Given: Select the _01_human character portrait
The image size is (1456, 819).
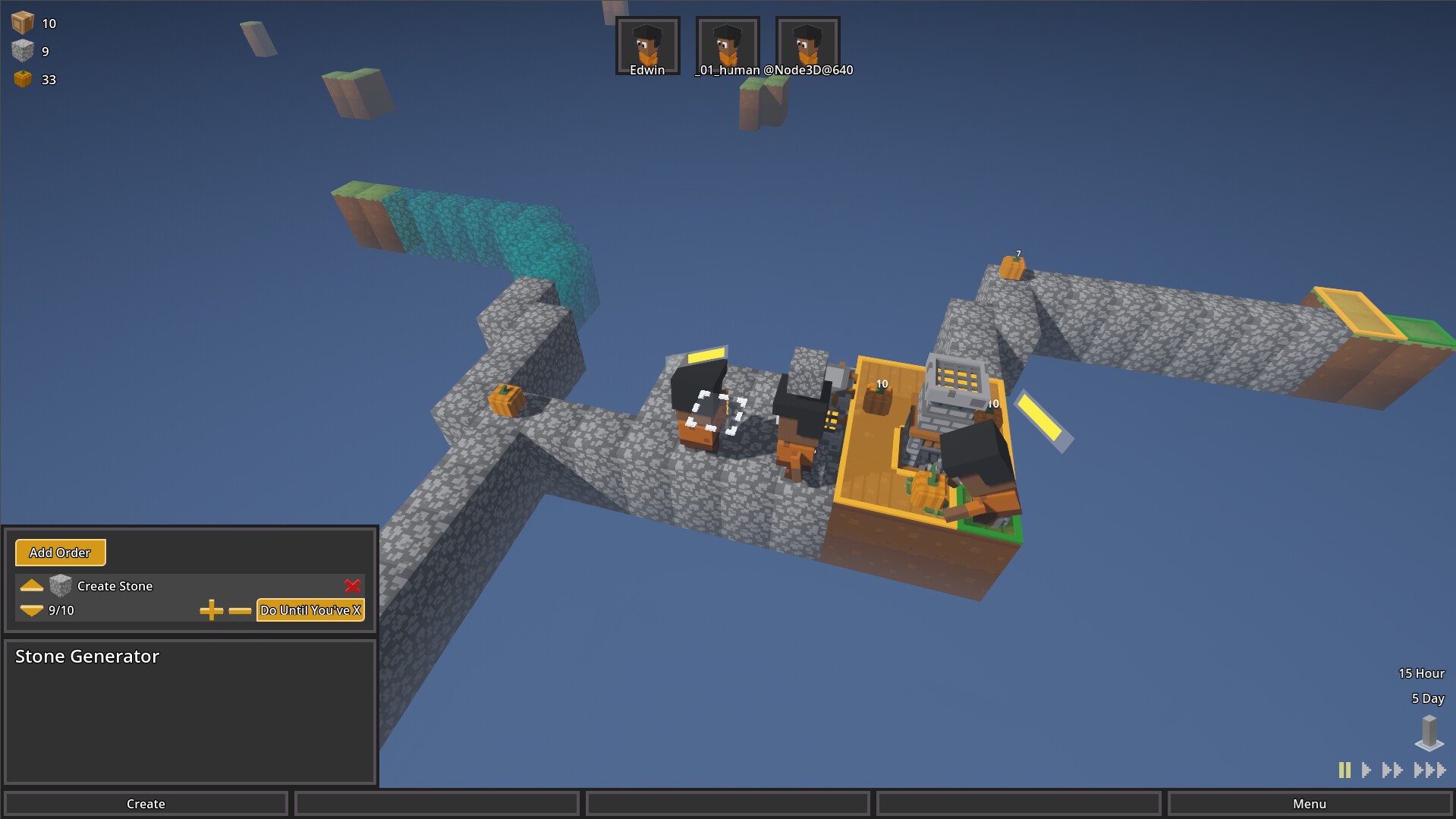Looking at the screenshot, I should (x=727, y=45).
